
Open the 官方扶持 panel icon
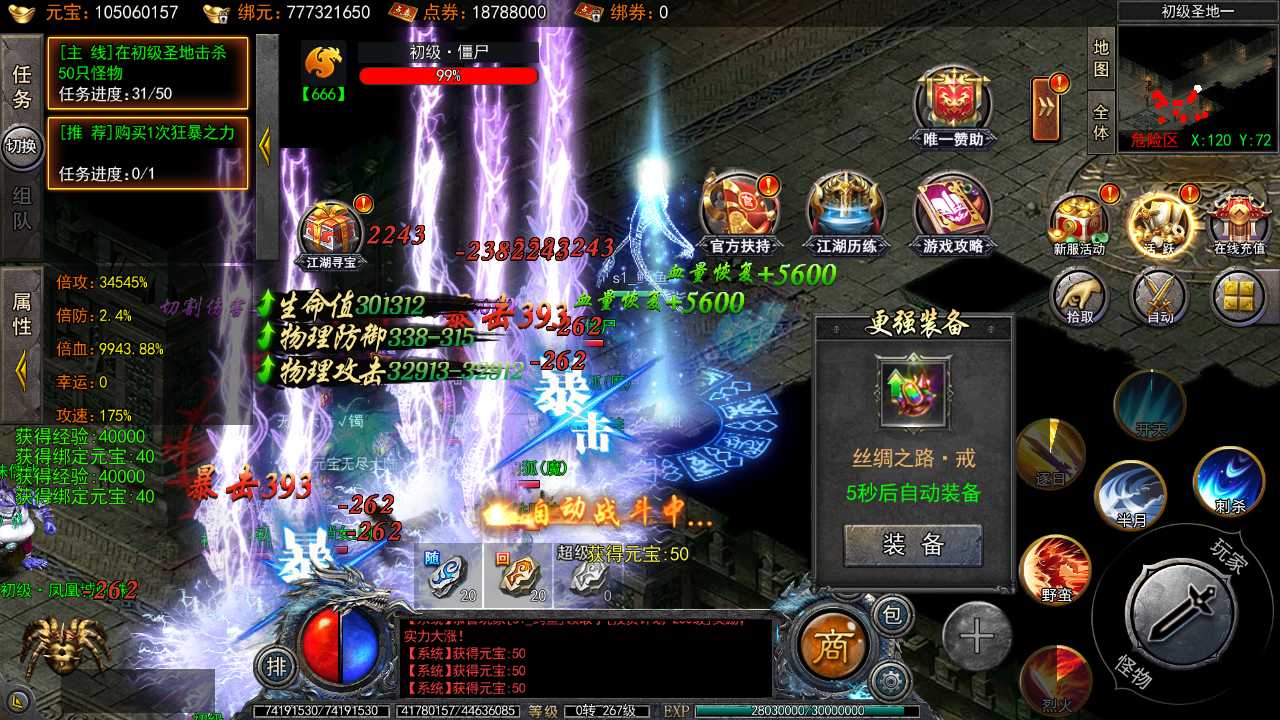pos(739,213)
